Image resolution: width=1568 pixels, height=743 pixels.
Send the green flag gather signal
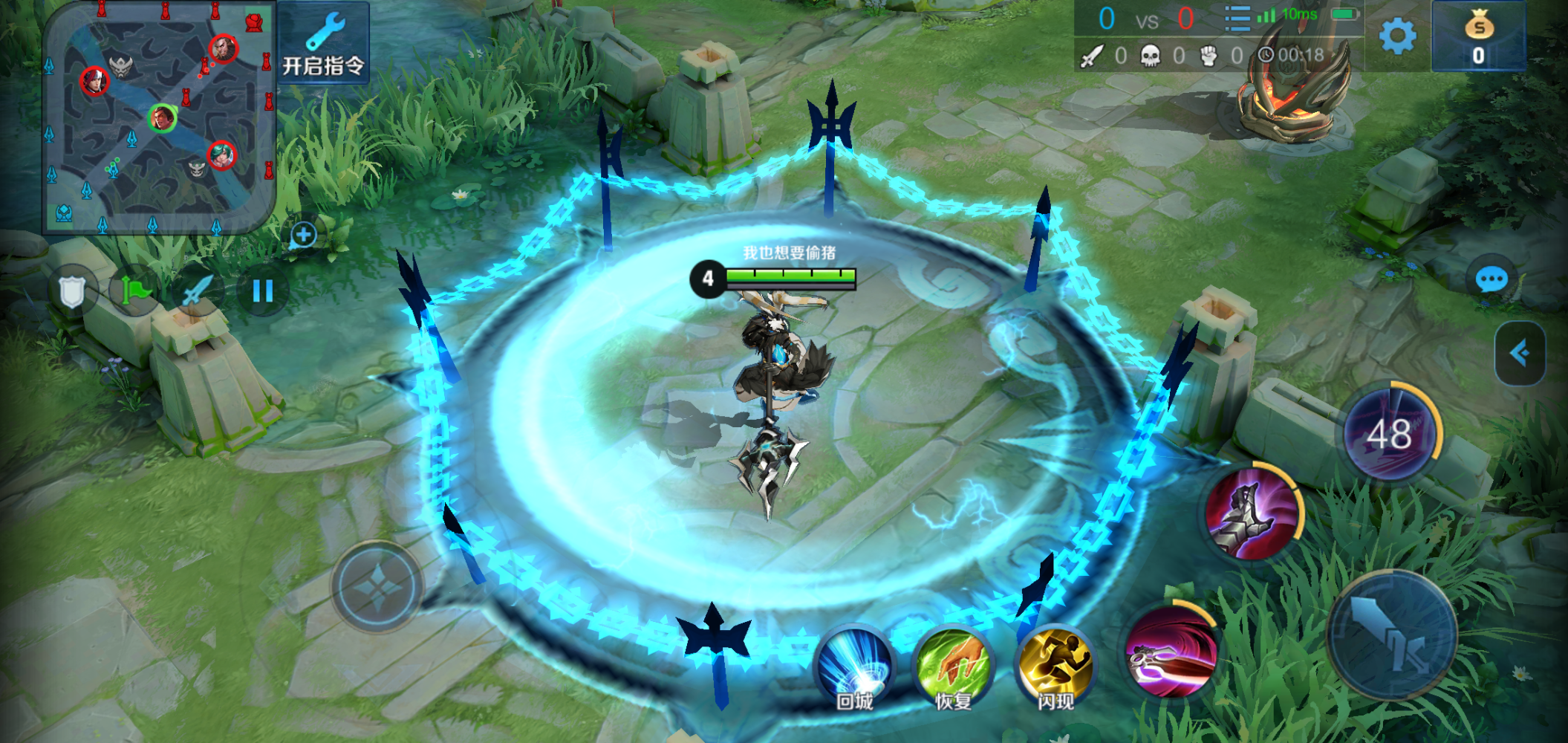[135, 291]
